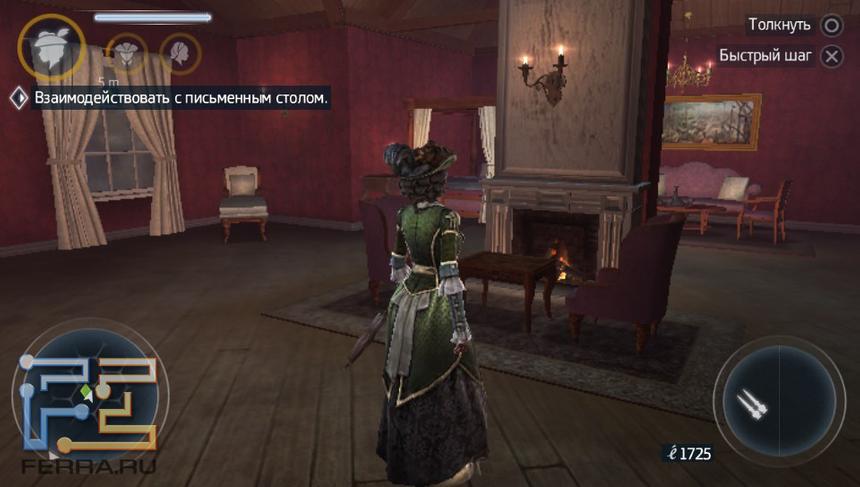Select the highlighted feathered-hat persona icon

(x=52, y=47)
